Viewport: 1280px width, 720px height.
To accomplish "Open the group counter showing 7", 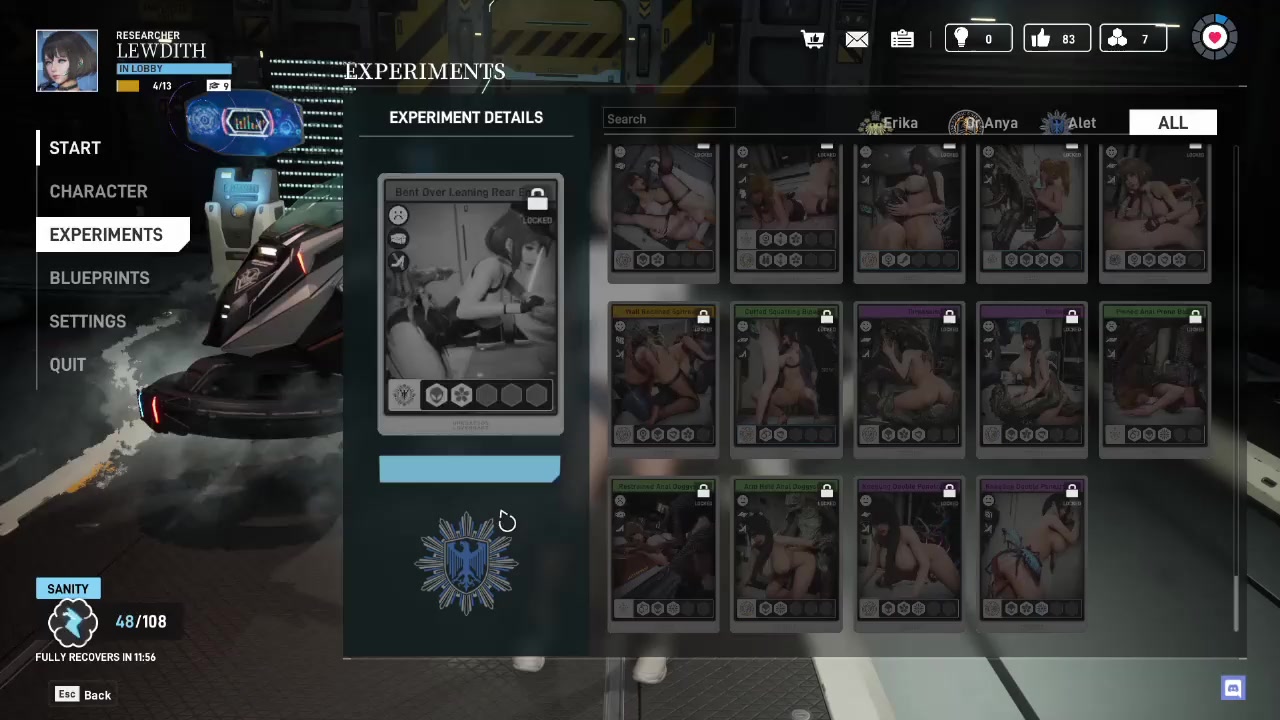I will [1133, 39].
